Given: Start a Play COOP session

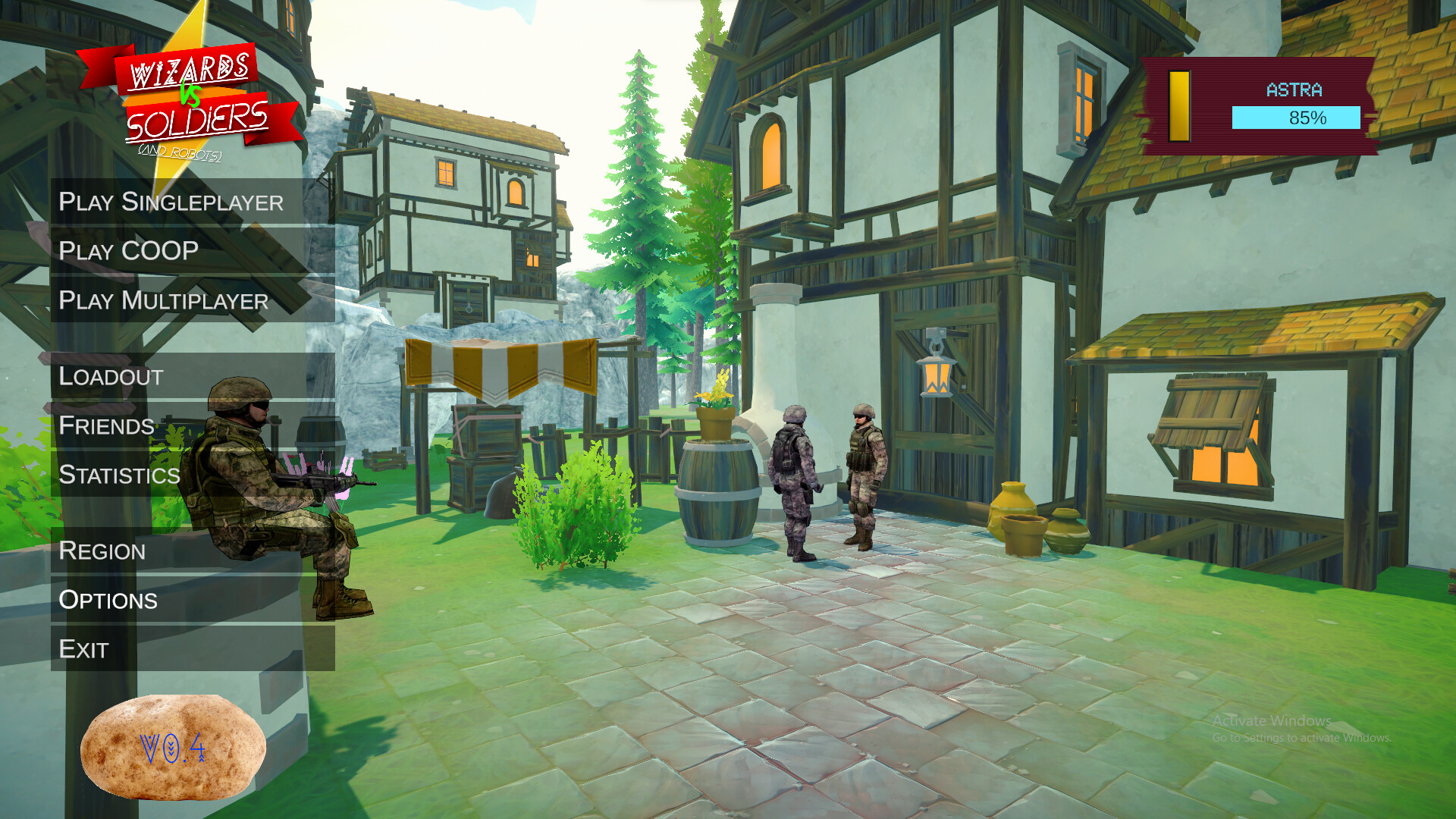Looking at the screenshot, I should coord(129,251).
